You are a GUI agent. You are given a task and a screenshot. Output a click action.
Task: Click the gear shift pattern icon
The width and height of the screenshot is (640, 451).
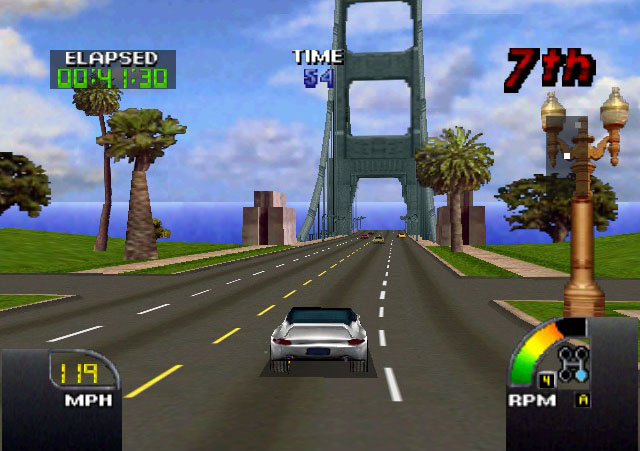(x=573, y=365)
